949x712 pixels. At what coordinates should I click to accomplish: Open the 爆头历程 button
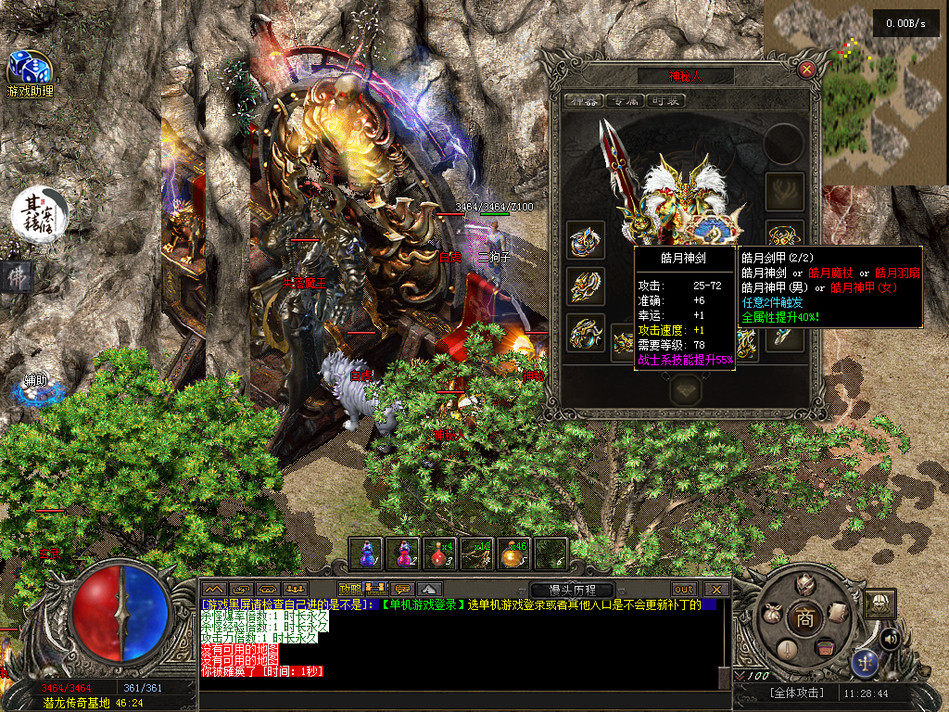click(571, 589)
